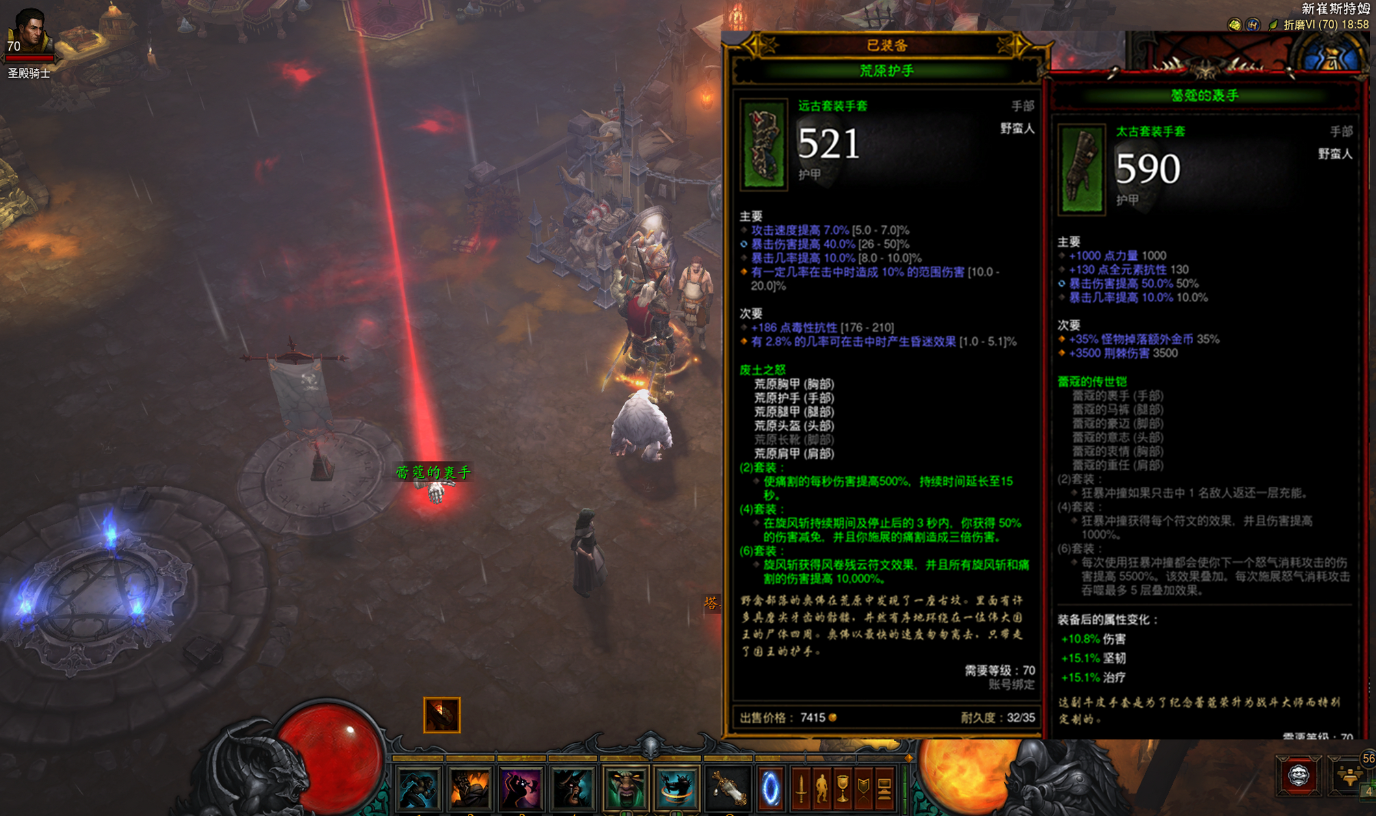
Task: Activate the green roaring face skill
Action: pos(625,789)
